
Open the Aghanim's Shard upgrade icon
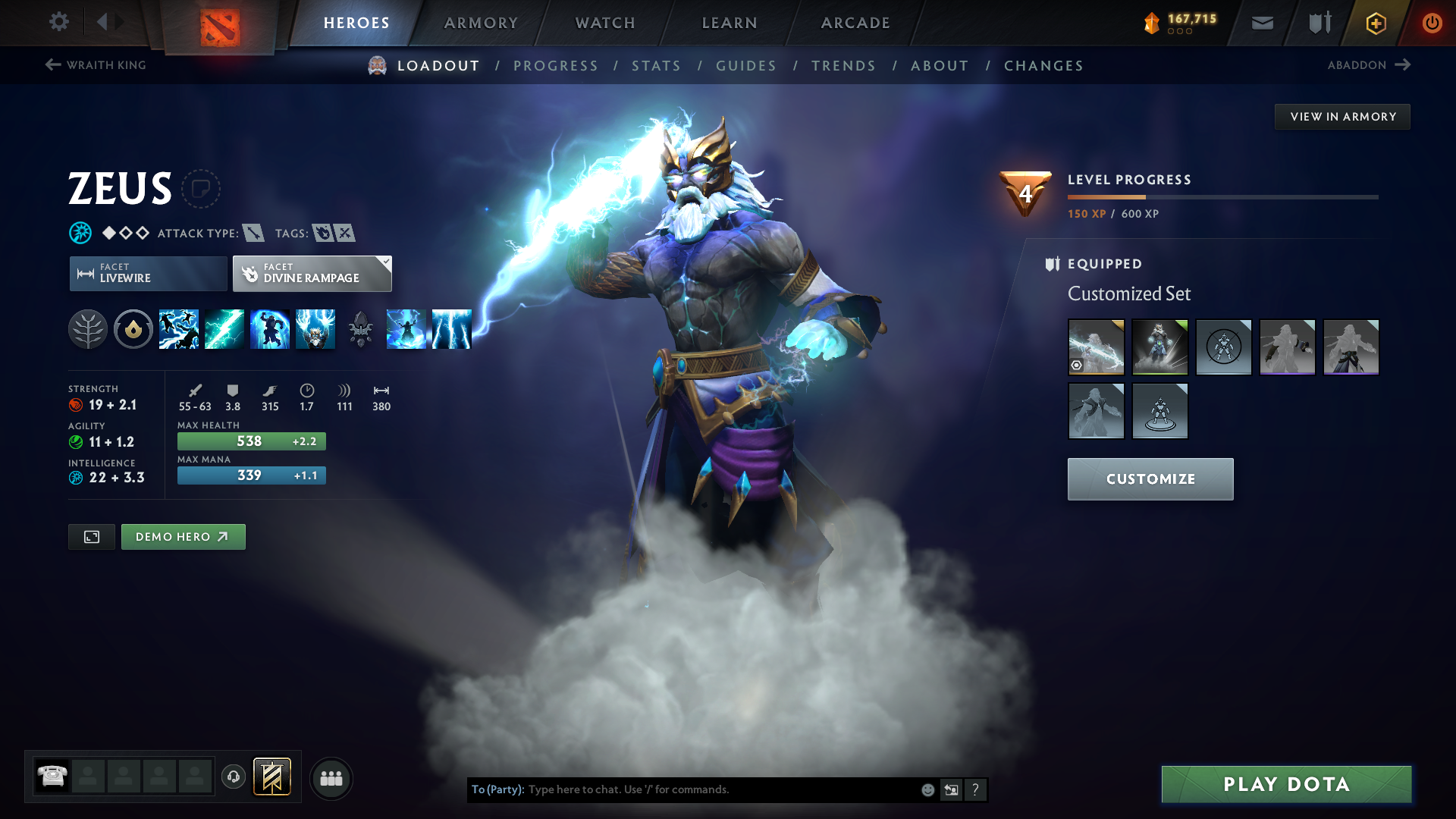[361, 329]
